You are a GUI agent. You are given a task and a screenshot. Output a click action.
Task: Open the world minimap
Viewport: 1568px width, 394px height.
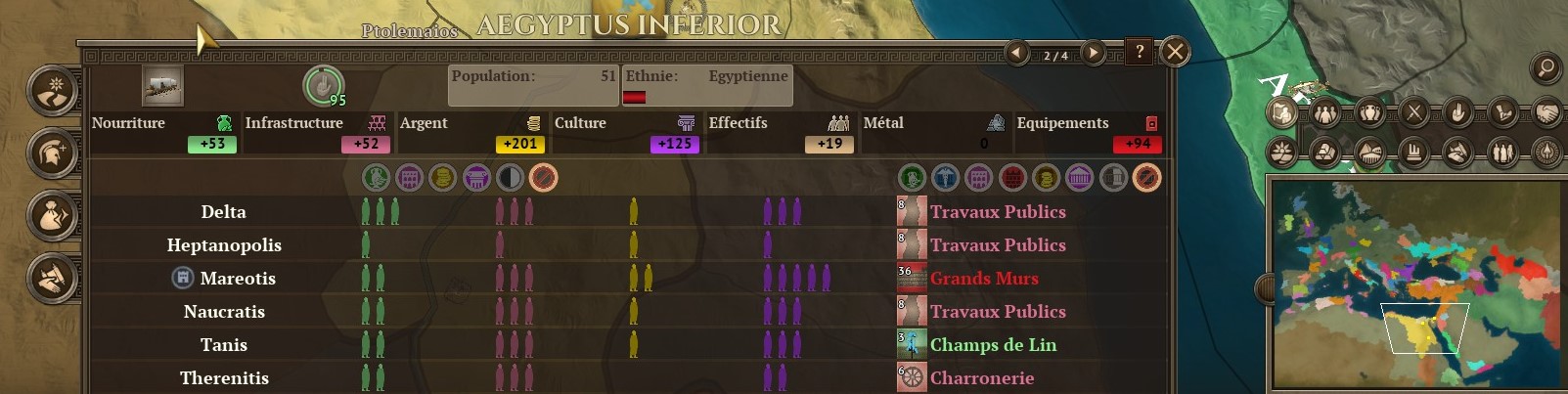point(1414,284)
